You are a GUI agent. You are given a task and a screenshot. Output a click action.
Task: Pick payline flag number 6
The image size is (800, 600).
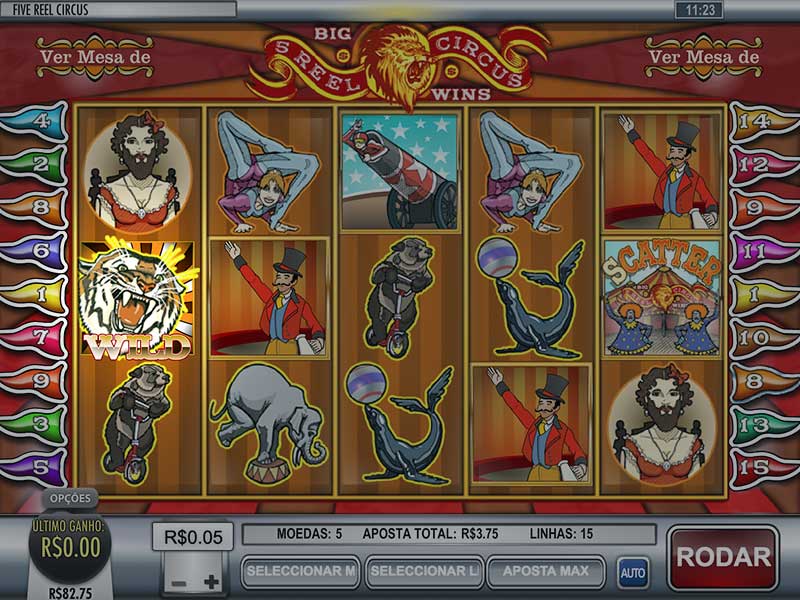pyautogui.click(x=40, y=252)
